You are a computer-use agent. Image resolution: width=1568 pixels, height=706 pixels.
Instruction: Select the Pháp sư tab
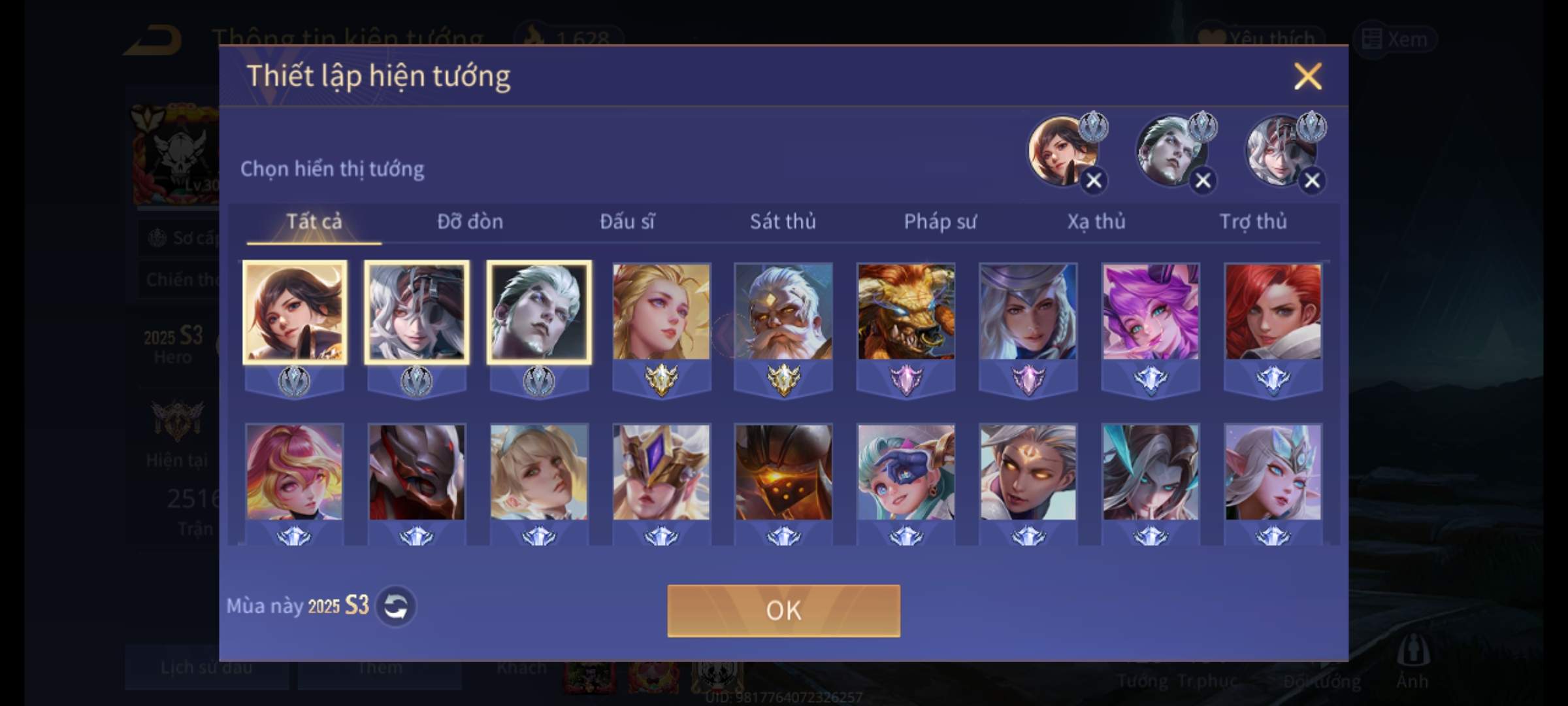coord(940,222)
